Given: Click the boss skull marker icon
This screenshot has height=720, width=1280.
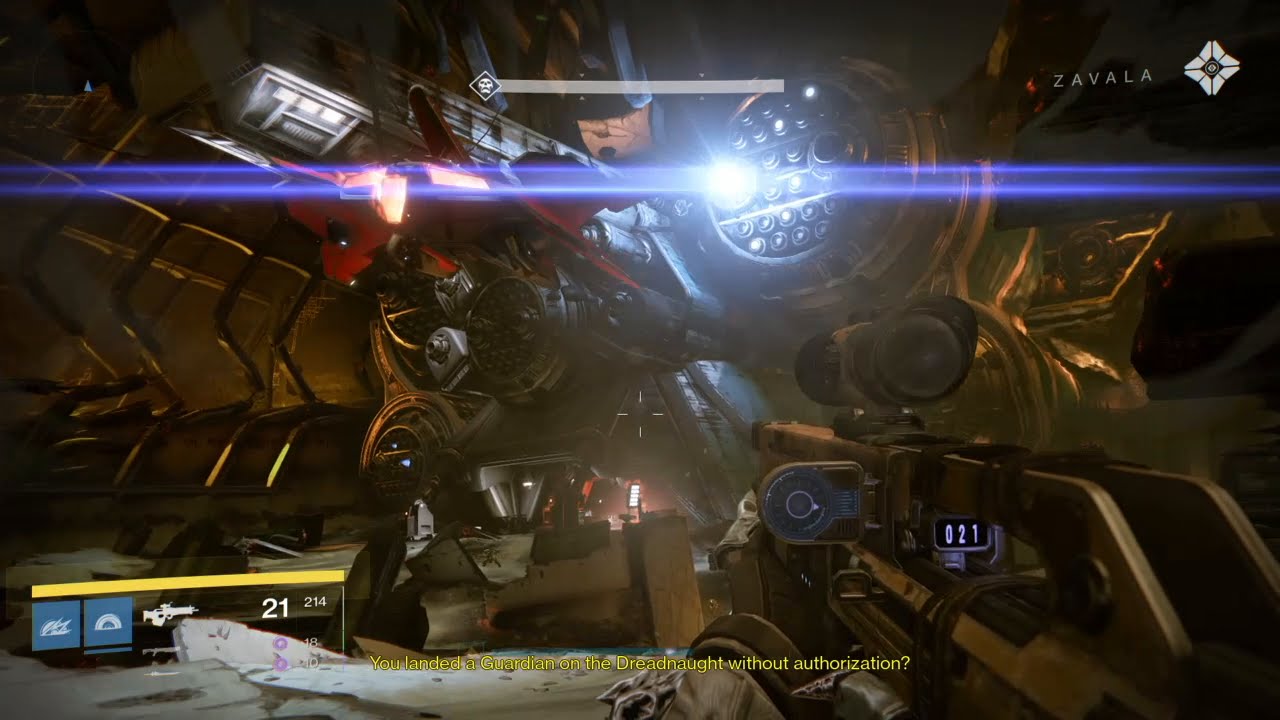Looking at the screenshot, I should pos(485,86).
